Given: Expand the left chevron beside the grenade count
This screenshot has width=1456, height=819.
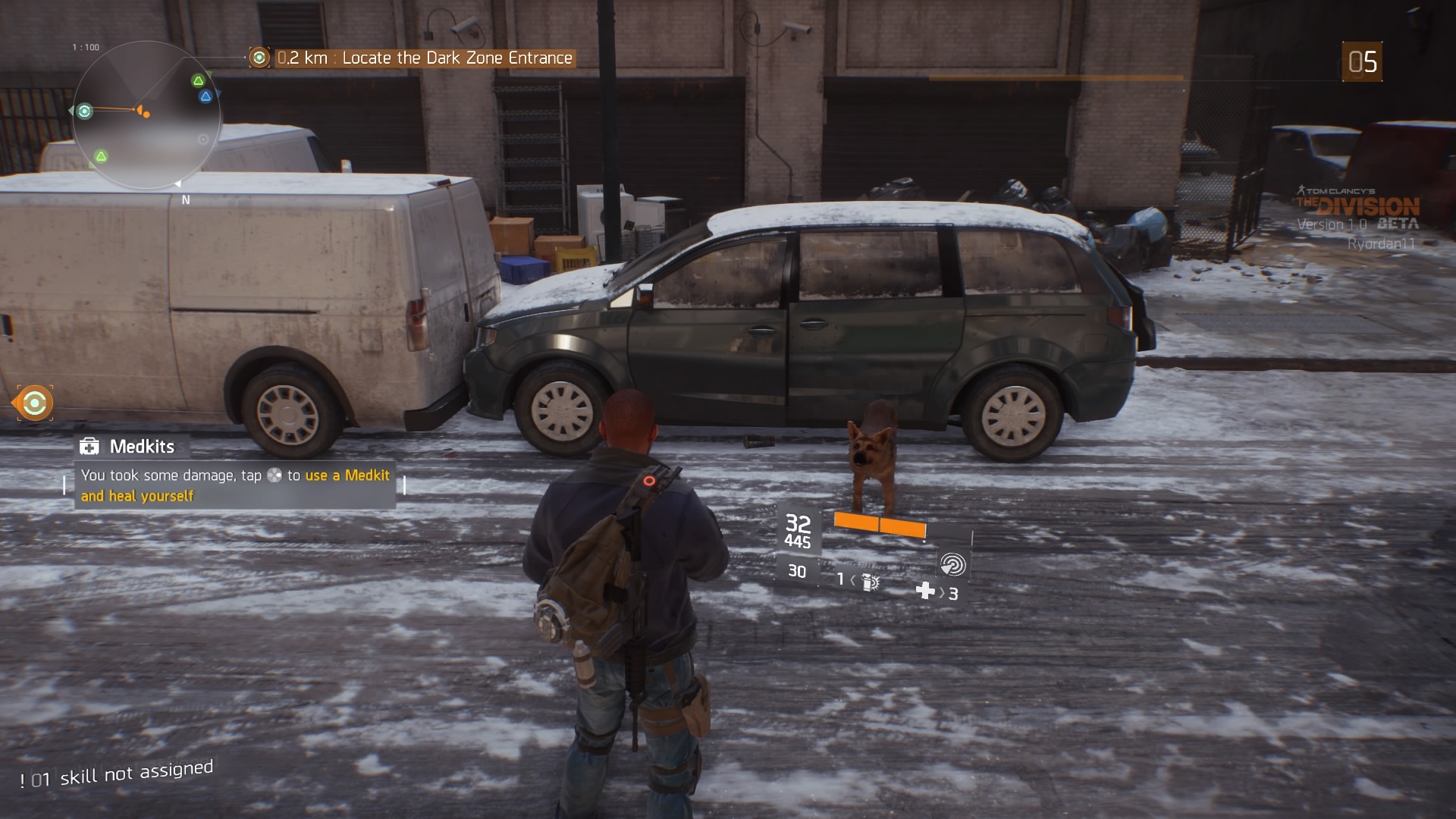Looking at the screenshot, I should tap(852, 582).
